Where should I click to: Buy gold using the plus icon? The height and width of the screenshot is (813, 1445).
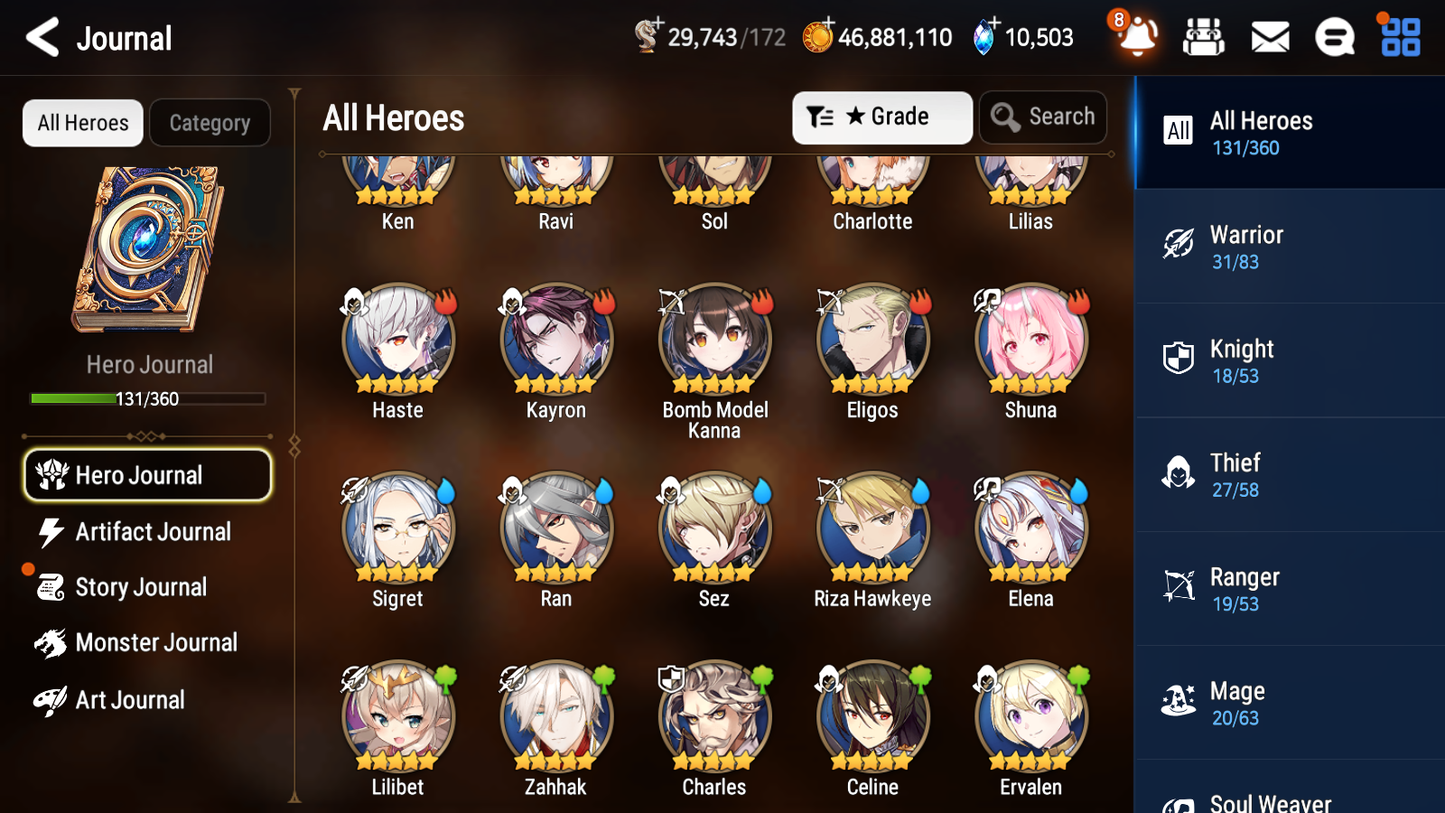point(828,24)
